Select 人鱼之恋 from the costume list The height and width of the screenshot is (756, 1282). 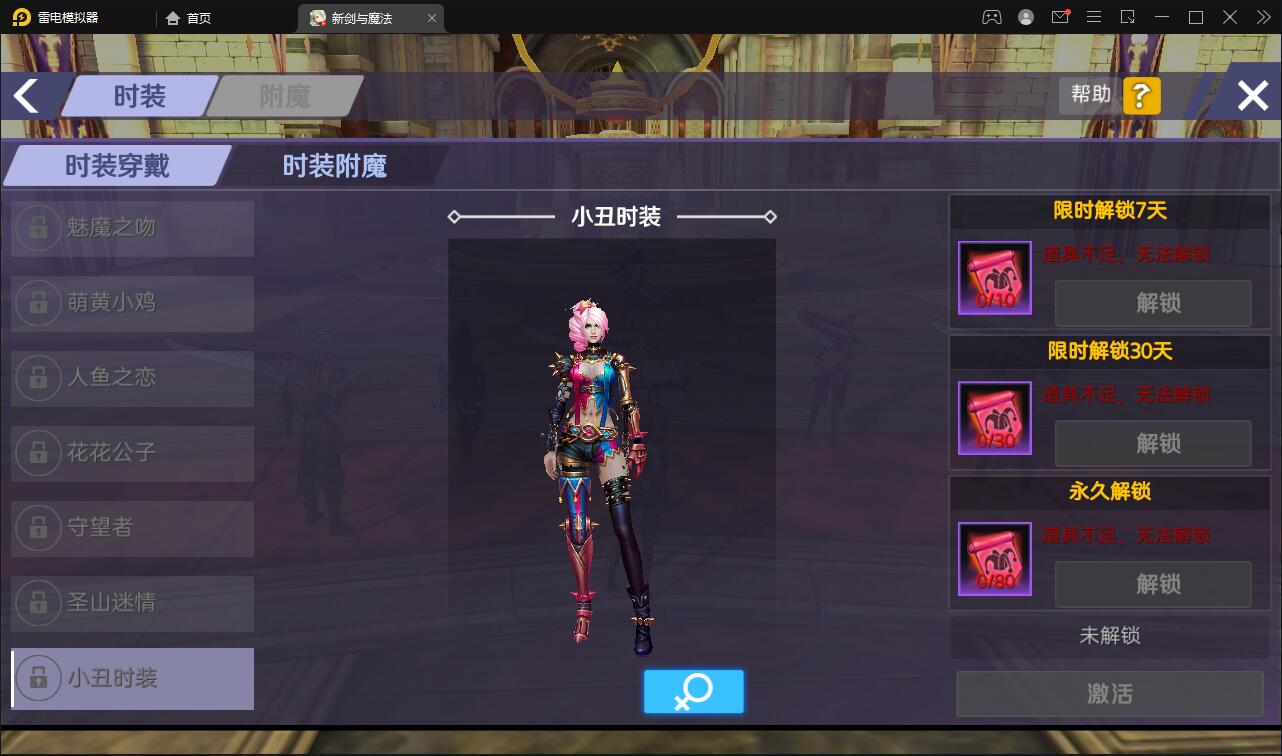[x=131, y=378]
